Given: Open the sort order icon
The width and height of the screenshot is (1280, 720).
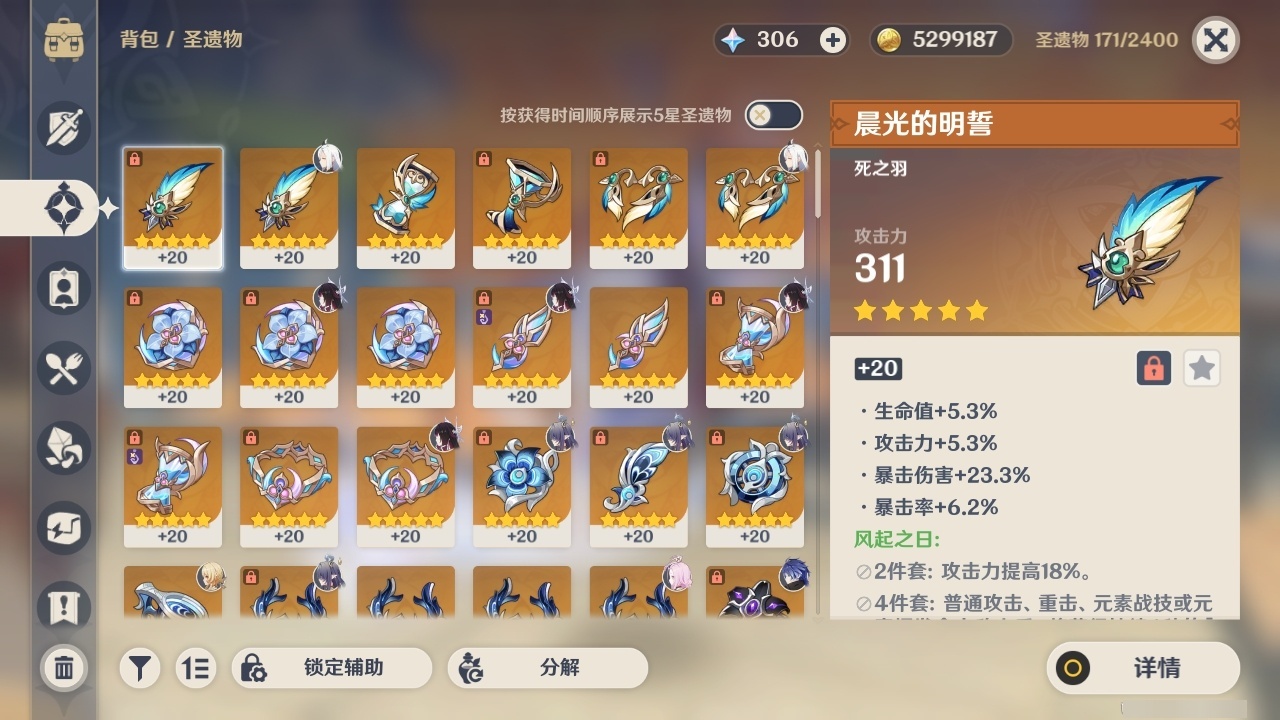Looking at the screenshot, I should [x=196, y=668].
